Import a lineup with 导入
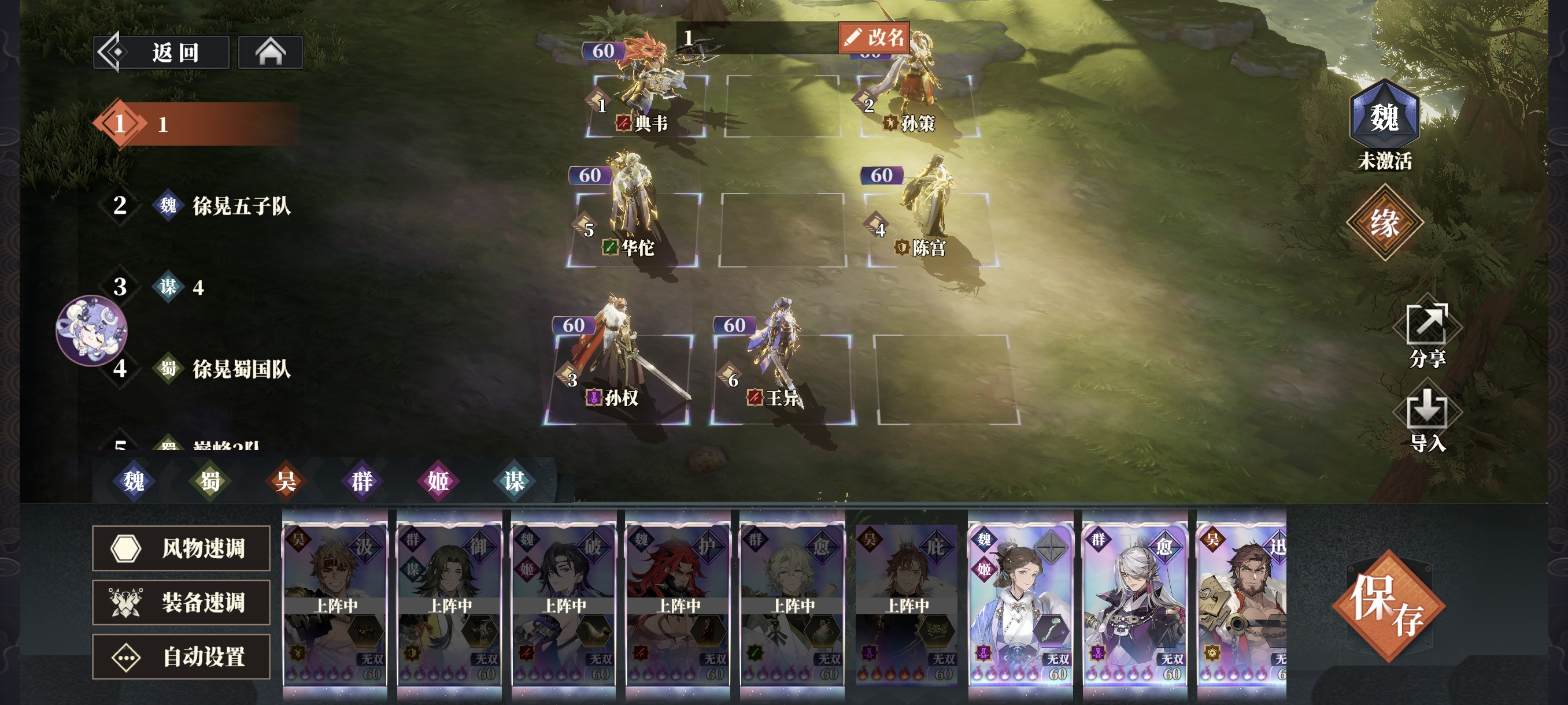The height and width of the screenshot is (705, 1568). coord(1427,420)
